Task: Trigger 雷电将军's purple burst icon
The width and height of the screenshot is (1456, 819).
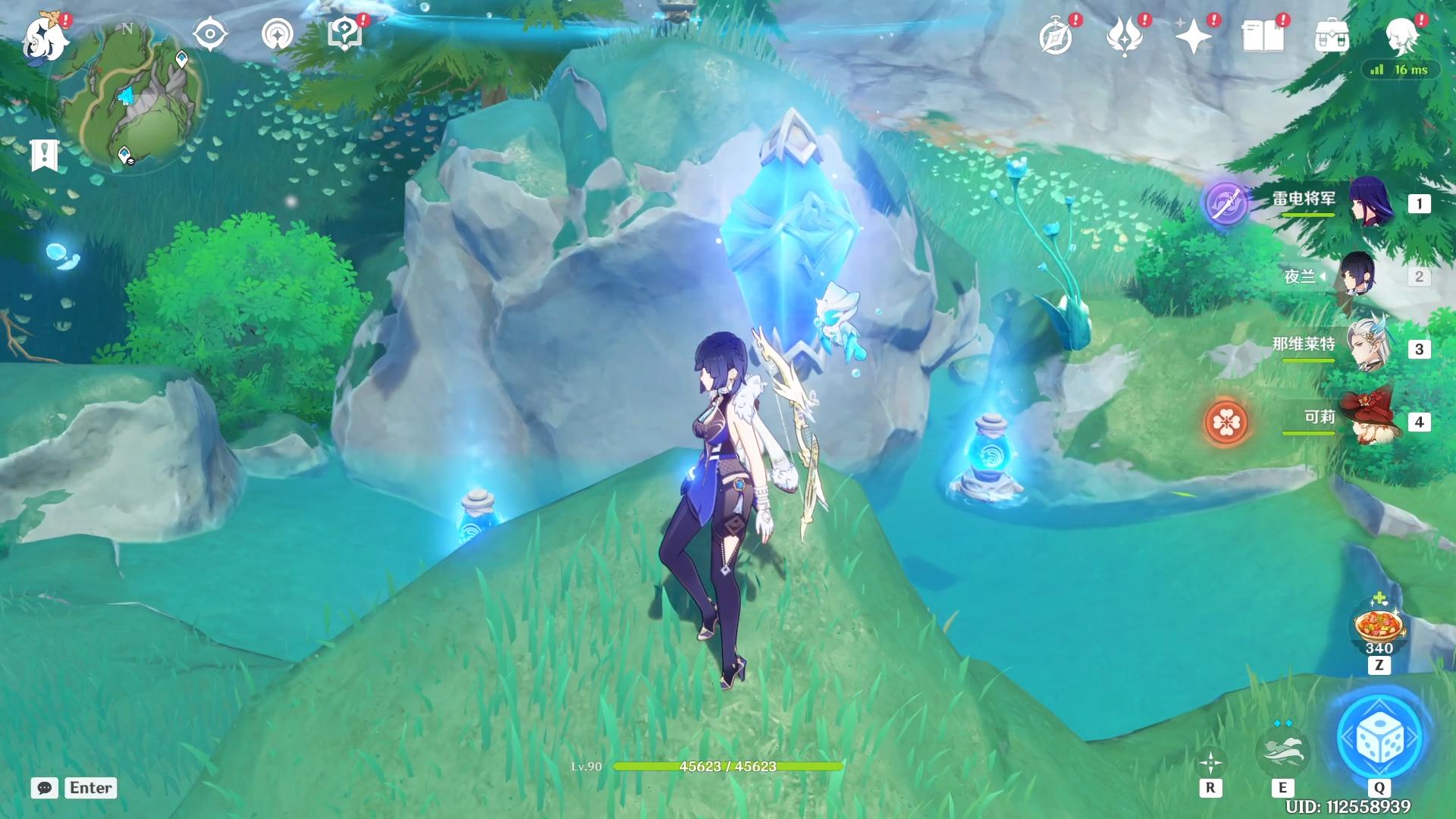Action: [x=1226, y=203]
